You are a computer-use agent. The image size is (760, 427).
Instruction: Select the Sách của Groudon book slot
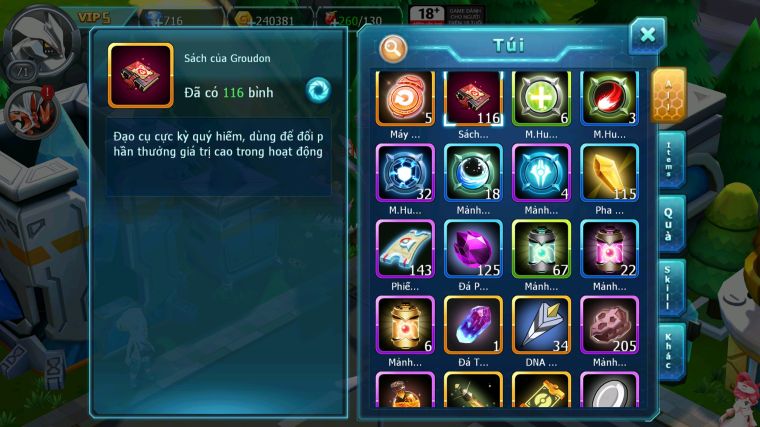[473, 97]
